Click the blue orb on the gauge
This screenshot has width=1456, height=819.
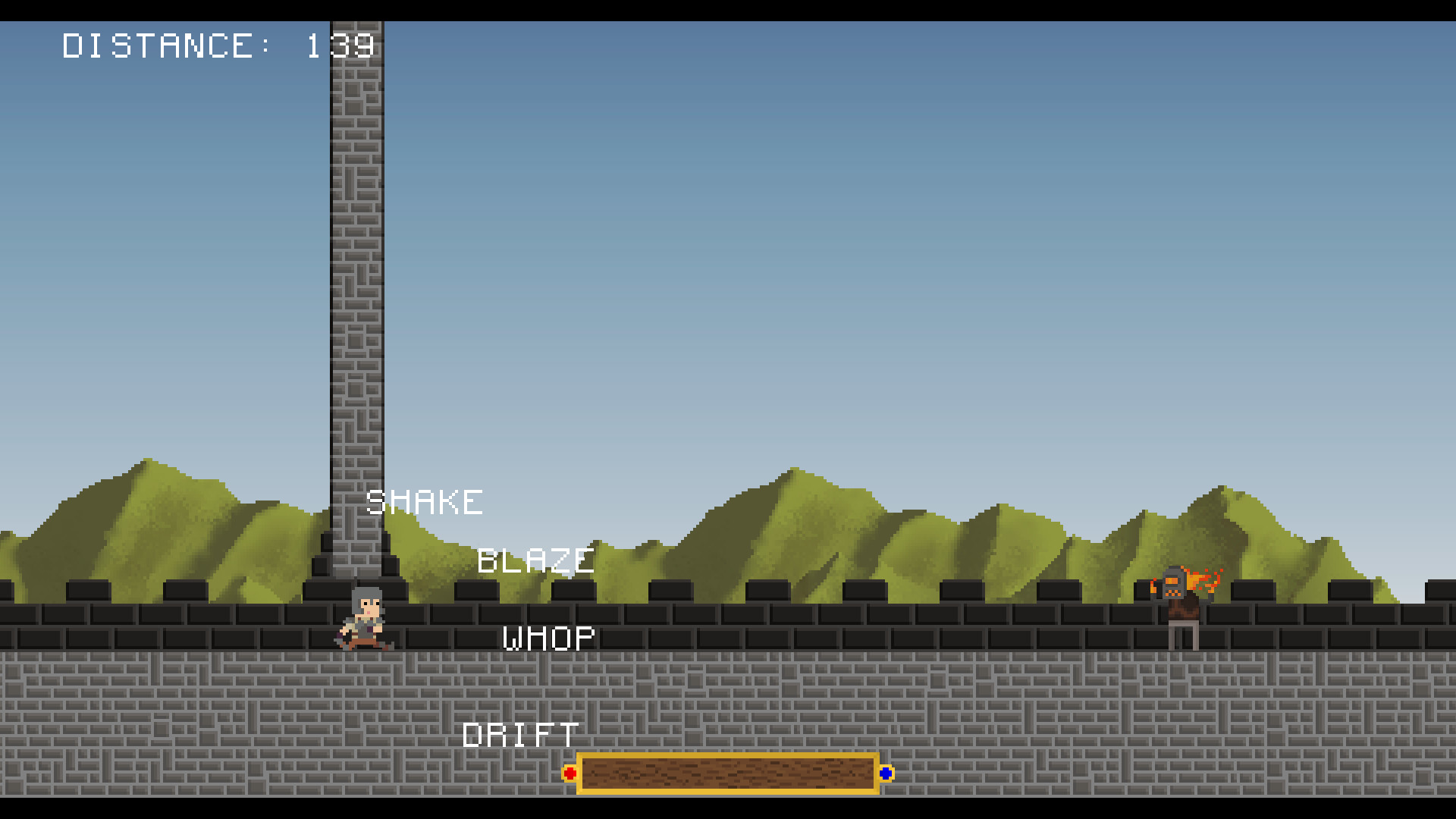tap(885, 773)
